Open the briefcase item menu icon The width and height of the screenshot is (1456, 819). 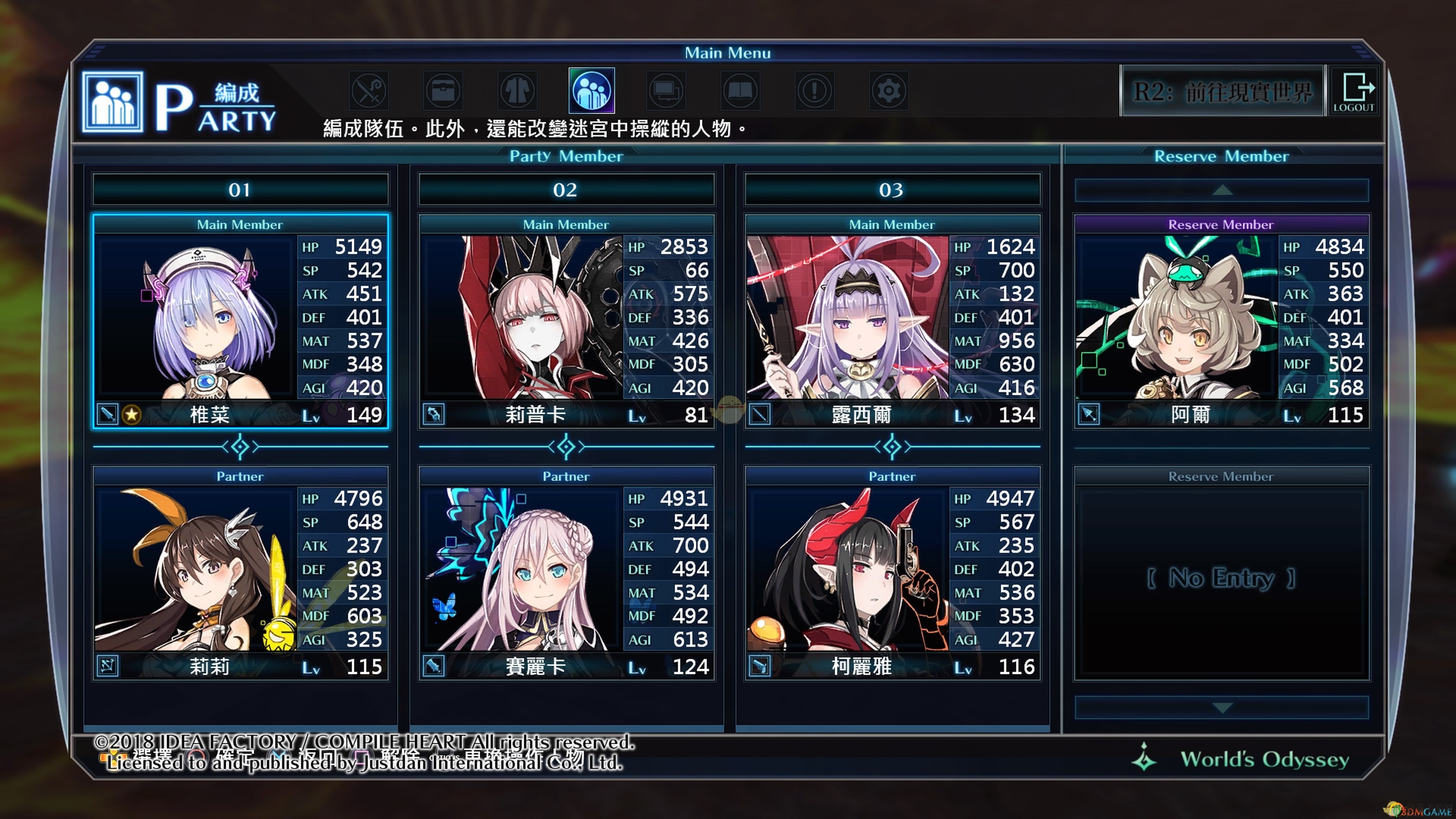pyautogui.click(x=443, y=91)
